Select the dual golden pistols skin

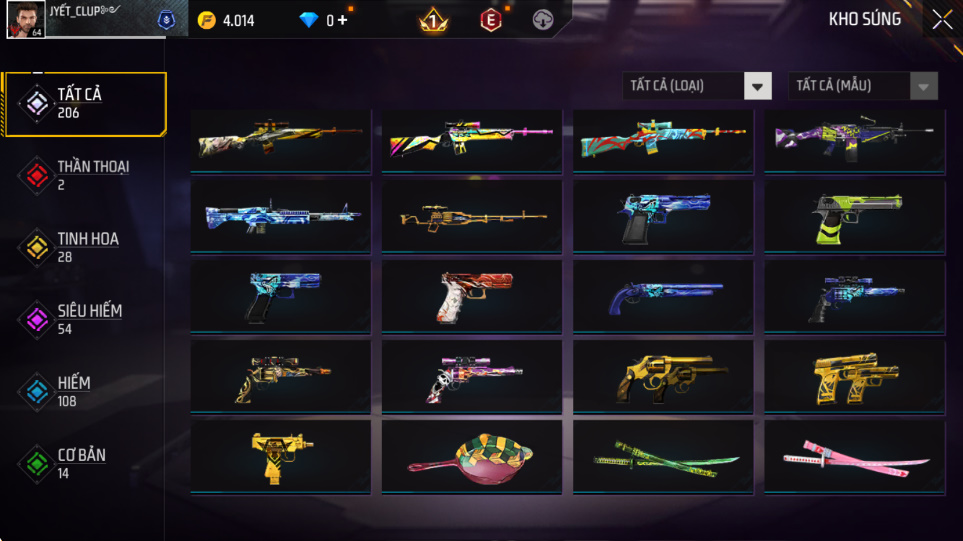coord(854,378)
